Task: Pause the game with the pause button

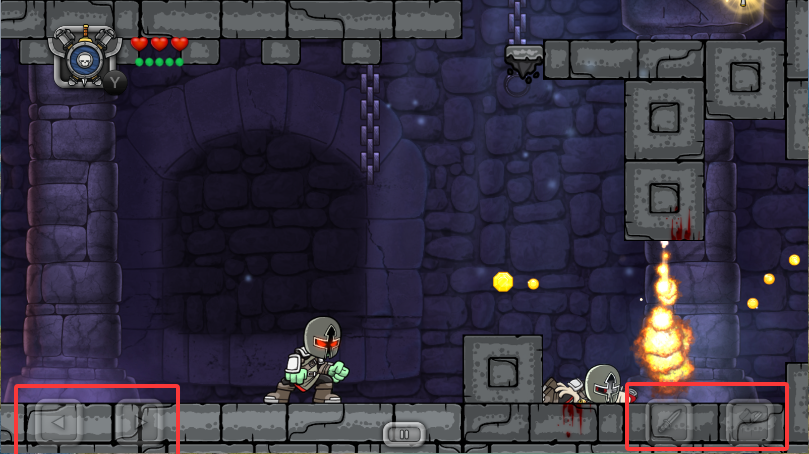Action: pos(404,434)
